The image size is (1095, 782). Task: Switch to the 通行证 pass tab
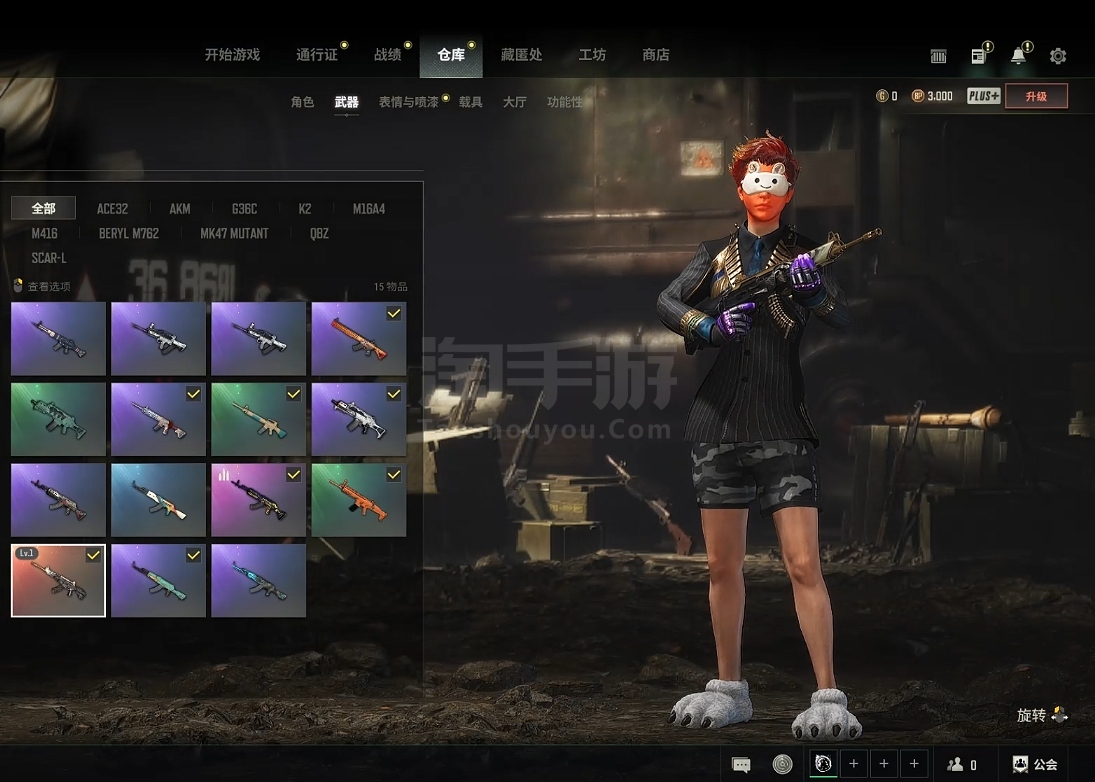tap(317, 55)
